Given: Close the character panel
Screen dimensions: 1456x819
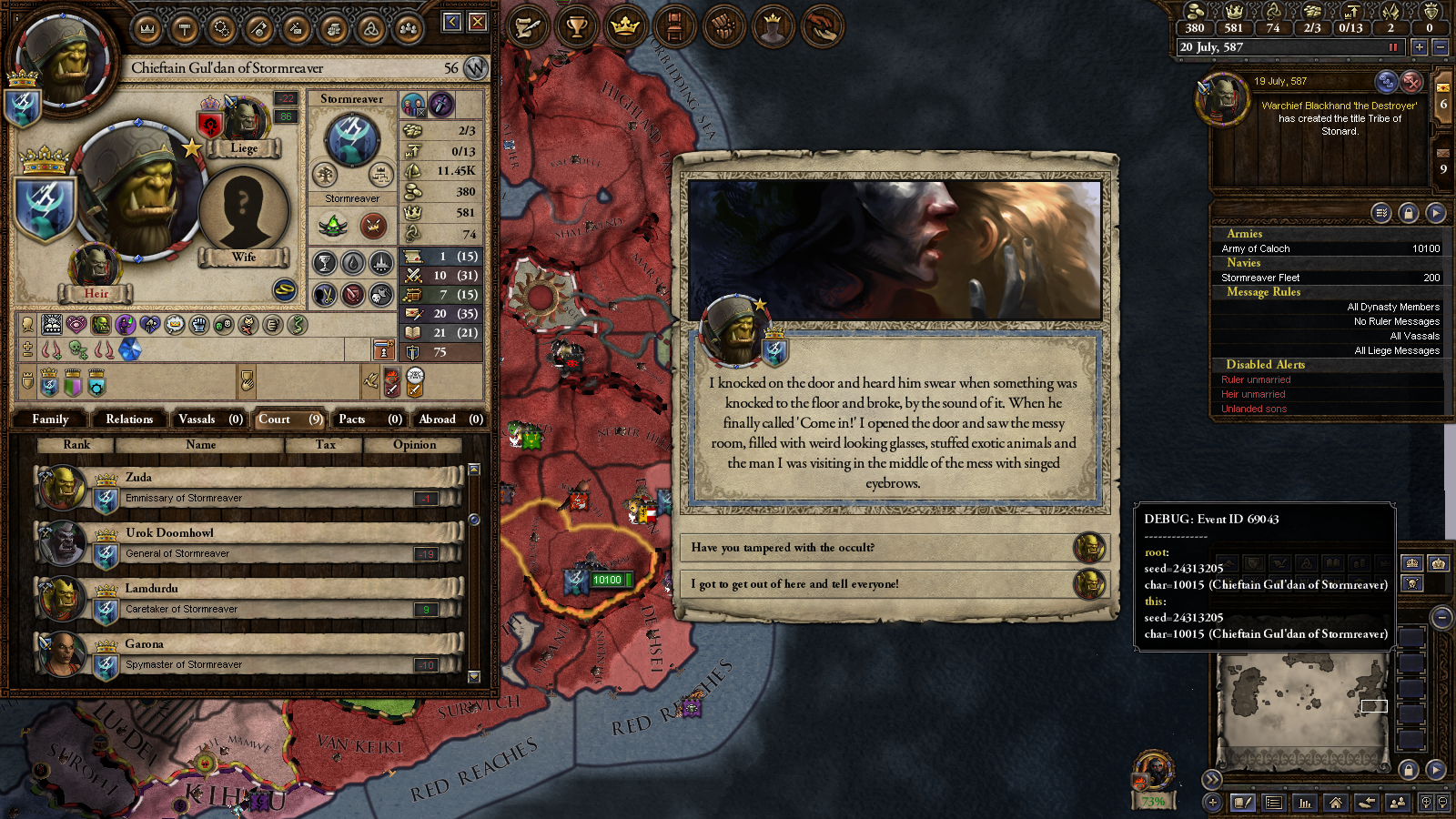Looking at the screenshot, I should click(x=478, y=22).
